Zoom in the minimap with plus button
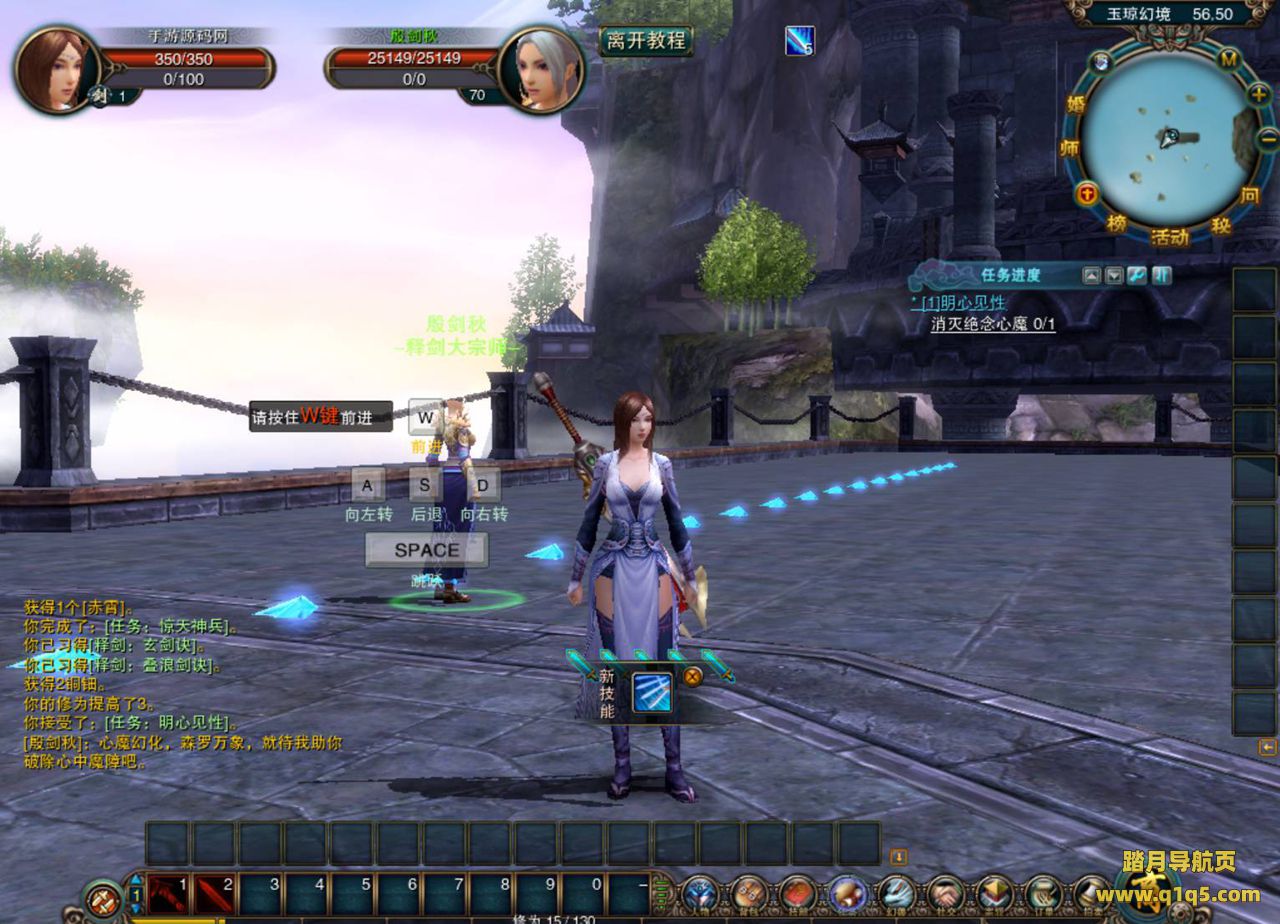Image resolution: width=1280 pixels, height=924 pixels. click(x=1258, y=94)
